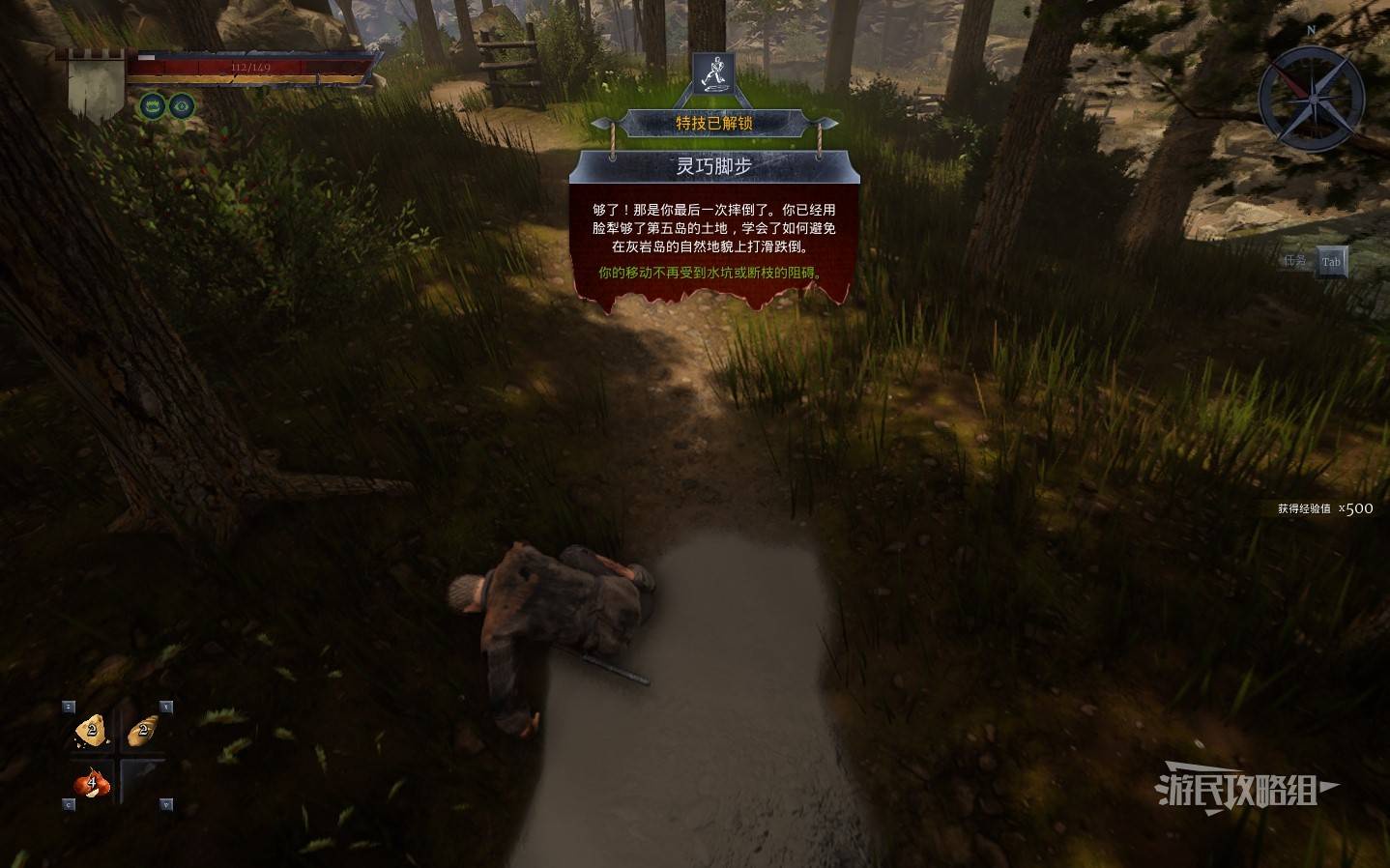Click the 灵巧脚步 perk title banner
Viewport: 1390px width, 868px height.
click(713, 166)
